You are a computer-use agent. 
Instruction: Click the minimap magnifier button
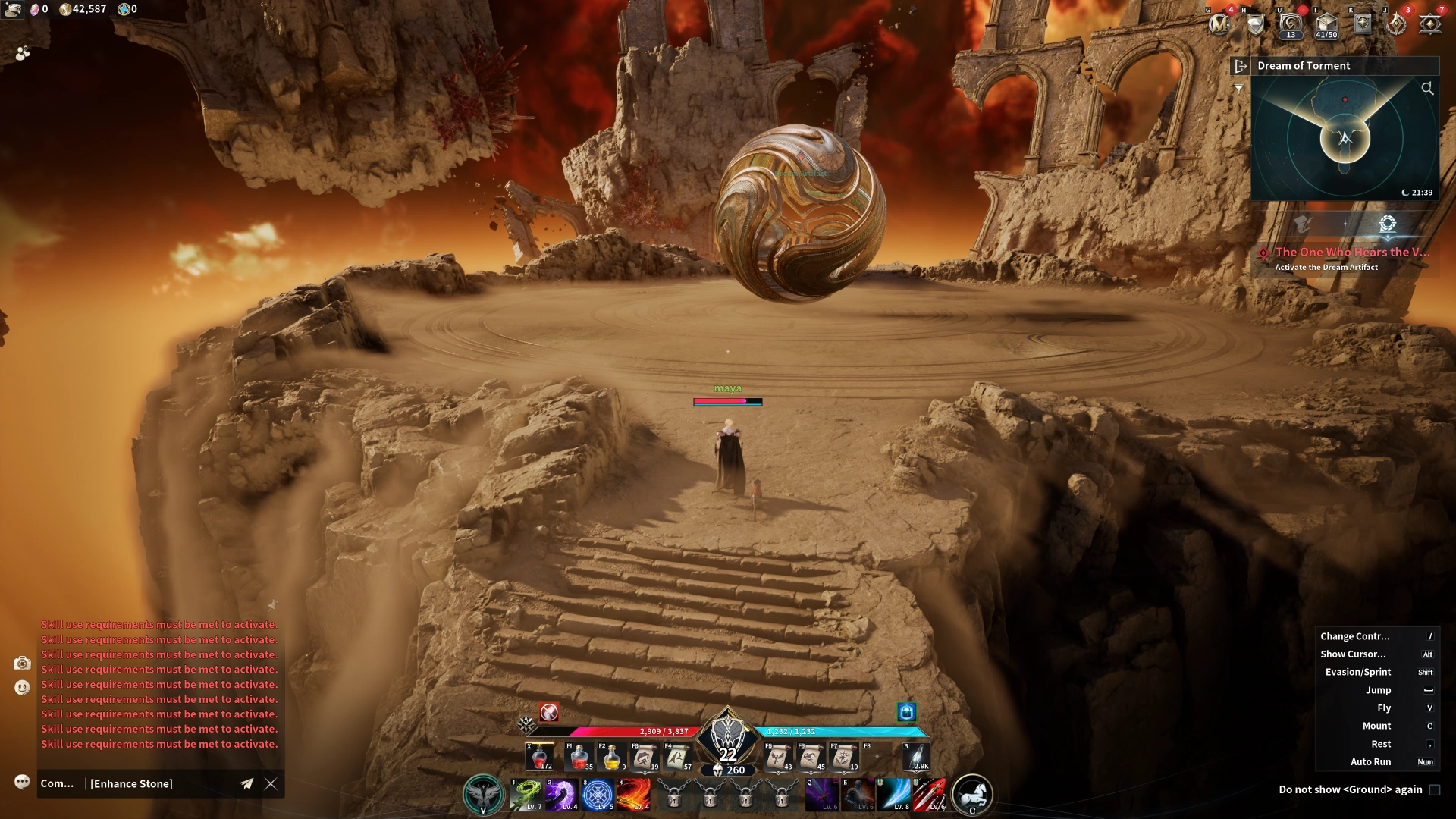click(1427, 89)
